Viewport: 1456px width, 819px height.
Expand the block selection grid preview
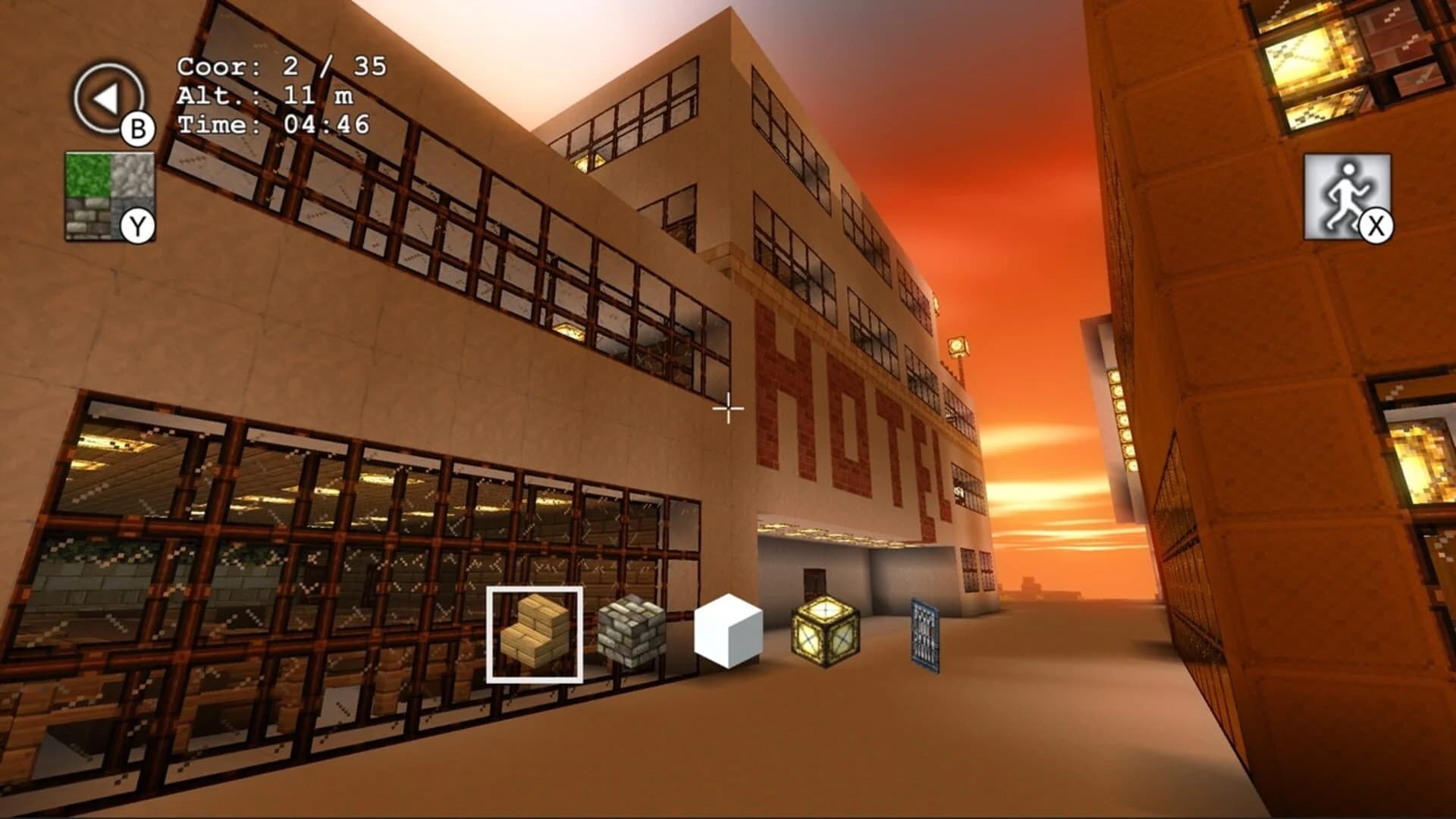[110, 197]
